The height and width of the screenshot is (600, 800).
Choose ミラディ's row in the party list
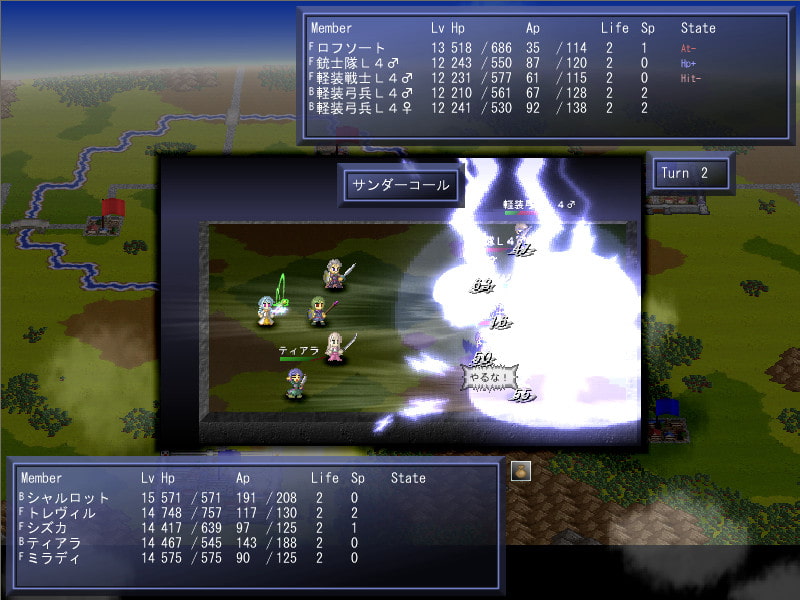pyautogui.click(x=54, y=558)
